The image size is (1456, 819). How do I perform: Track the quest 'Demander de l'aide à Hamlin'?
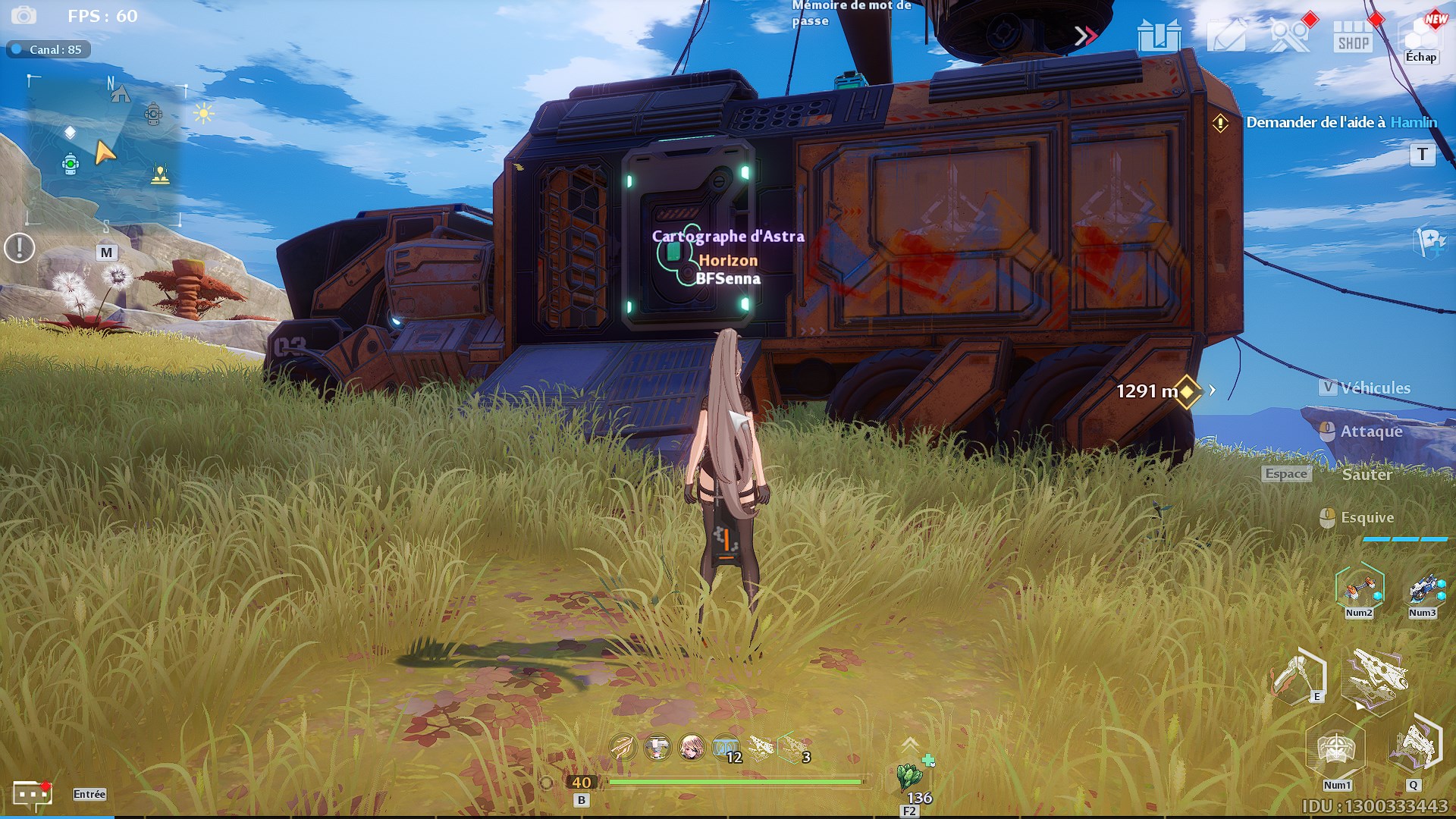pos(1341,122)
